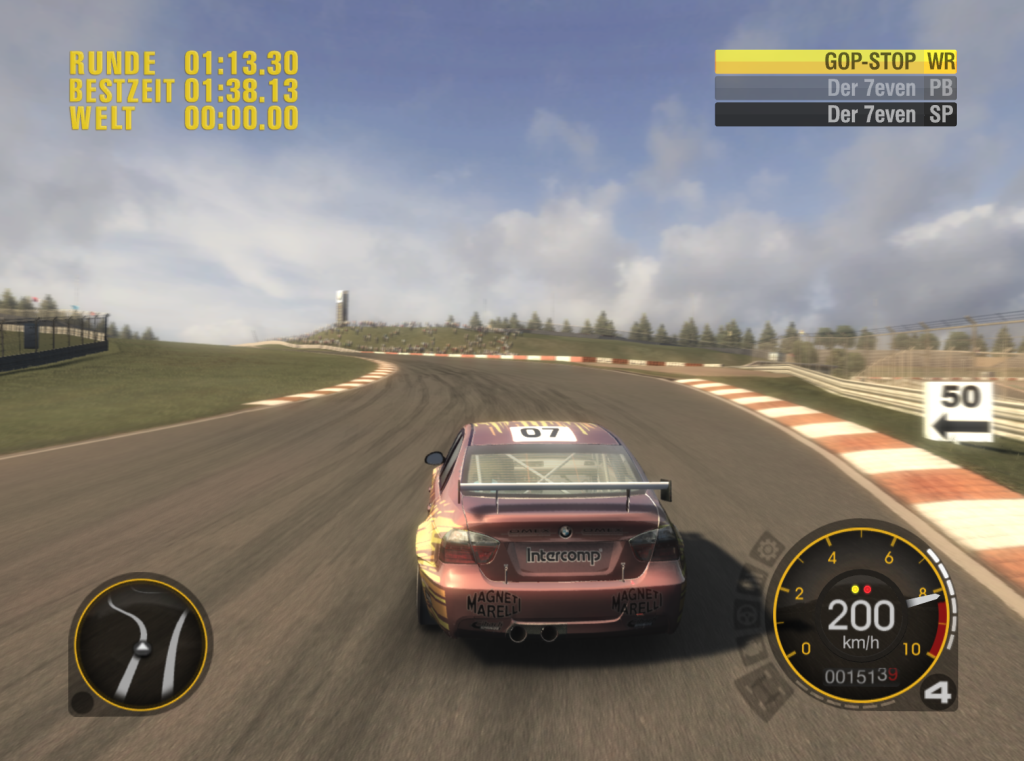The width and height of the screenshot is (1024, 761).
Task: Click the axle drivetrain damage icon
Action: pyautogui.click(x=765, y=688)
